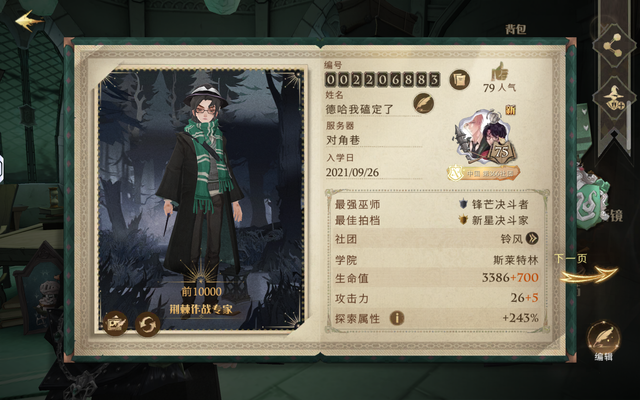Switch the card with the swap arrows
640x400 pixels.
(148, 324)
